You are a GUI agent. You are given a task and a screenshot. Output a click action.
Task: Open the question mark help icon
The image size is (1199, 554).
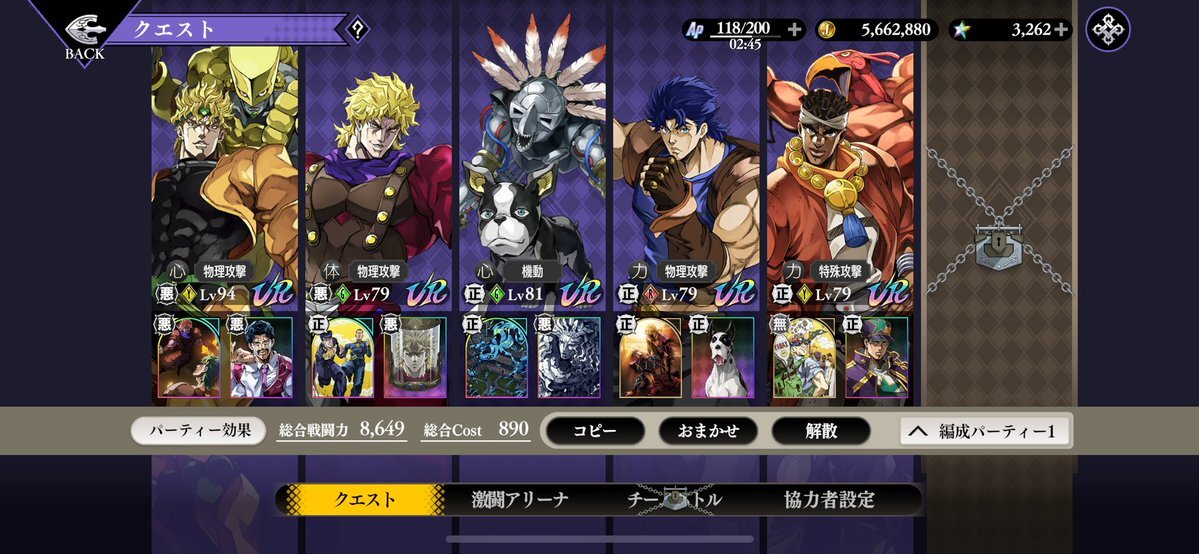click(357, 30)
